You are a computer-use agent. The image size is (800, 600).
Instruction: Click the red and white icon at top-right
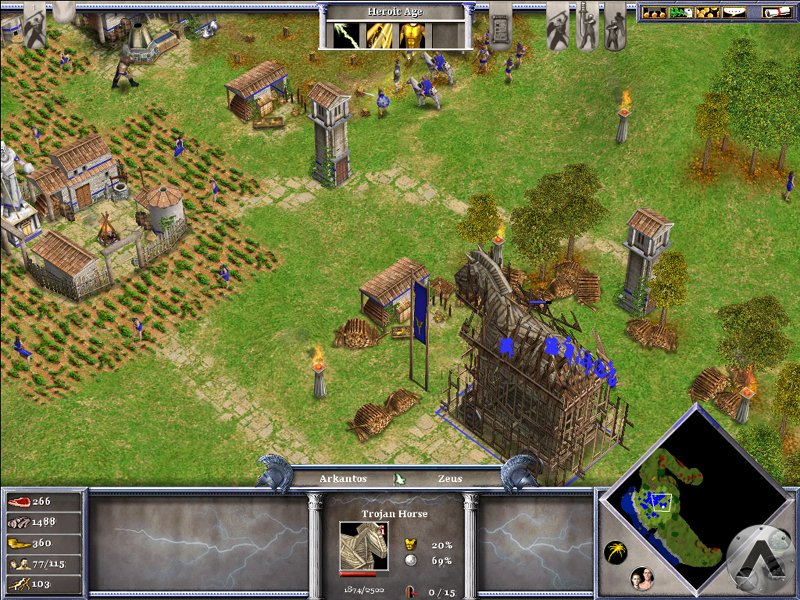tap(775, 13)
